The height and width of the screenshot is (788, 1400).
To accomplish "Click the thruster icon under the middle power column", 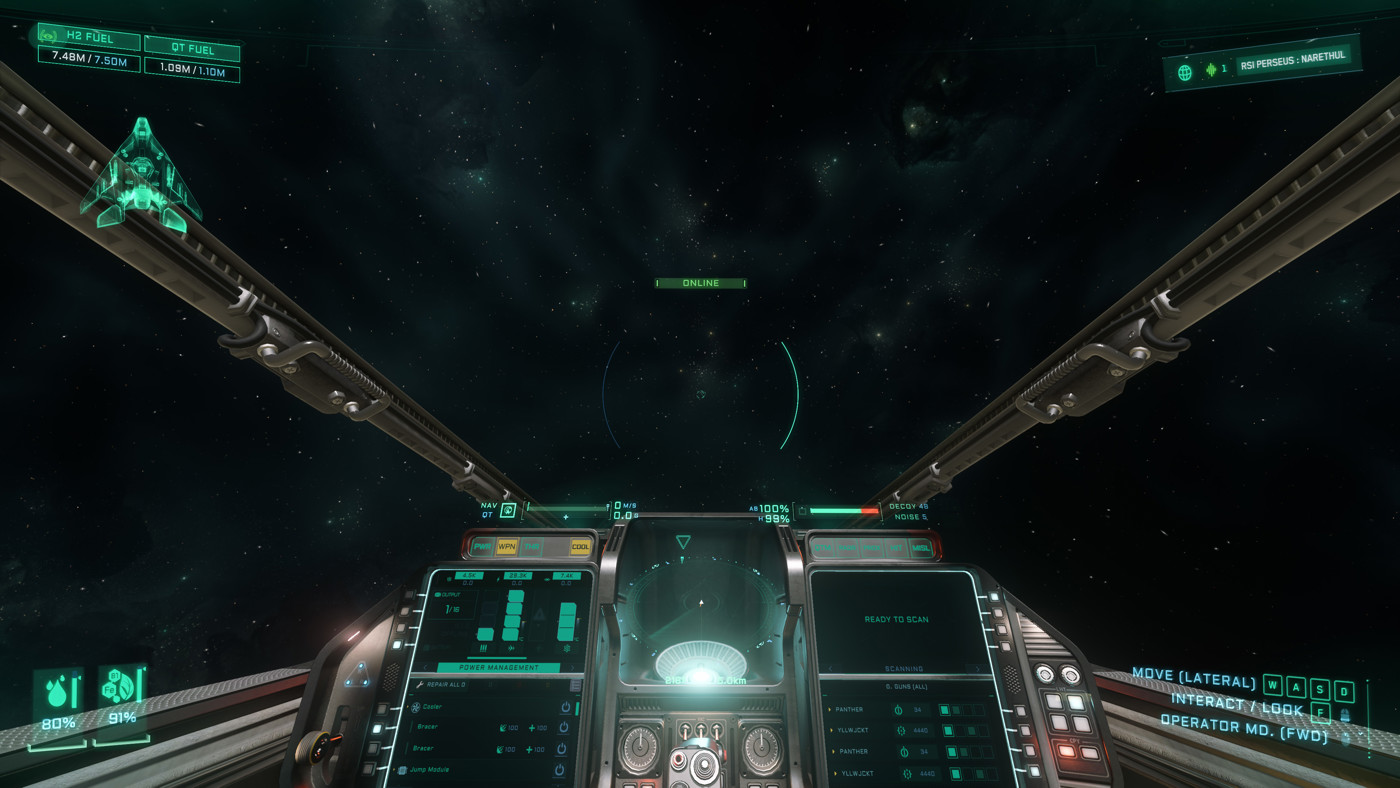I will [x=509, y=648].
